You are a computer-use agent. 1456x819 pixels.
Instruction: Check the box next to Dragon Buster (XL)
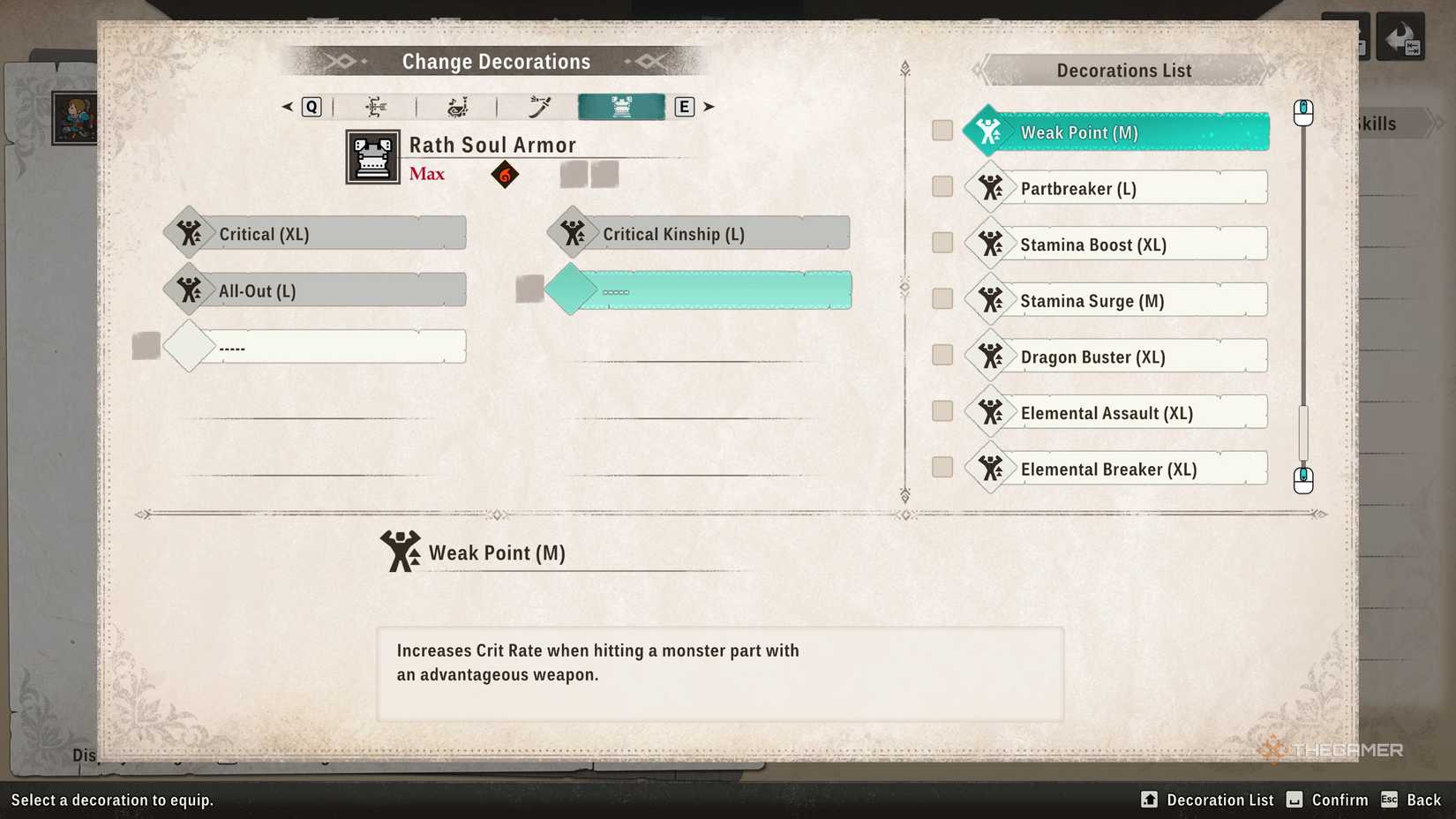pos(941,355)
